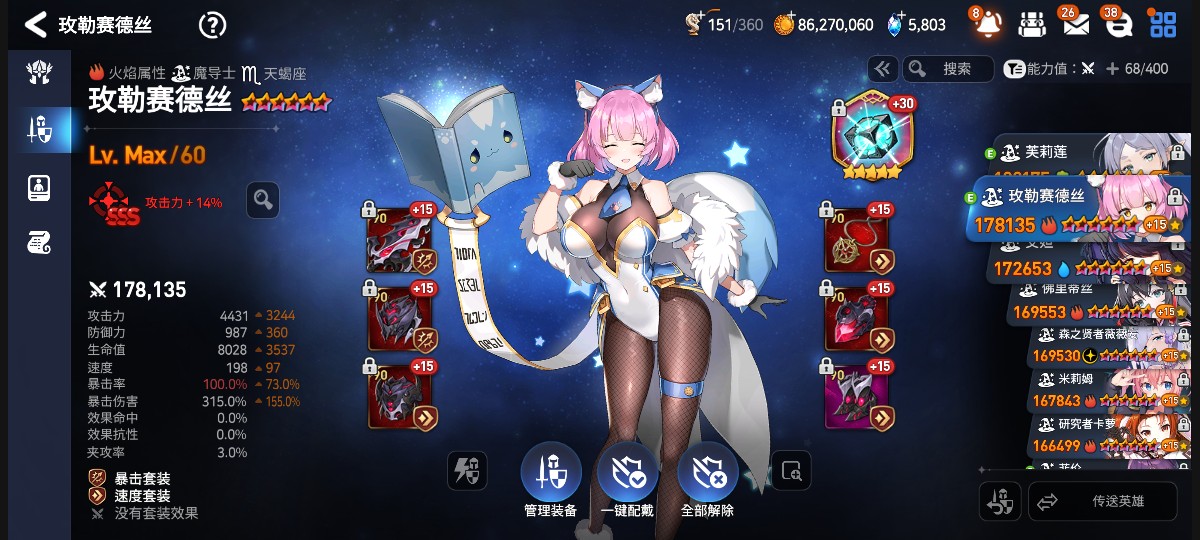The height and width of the screenshot is (540, 1200).
Task: Open the magnifier next to SSS rating
Action: click(262, 200)
